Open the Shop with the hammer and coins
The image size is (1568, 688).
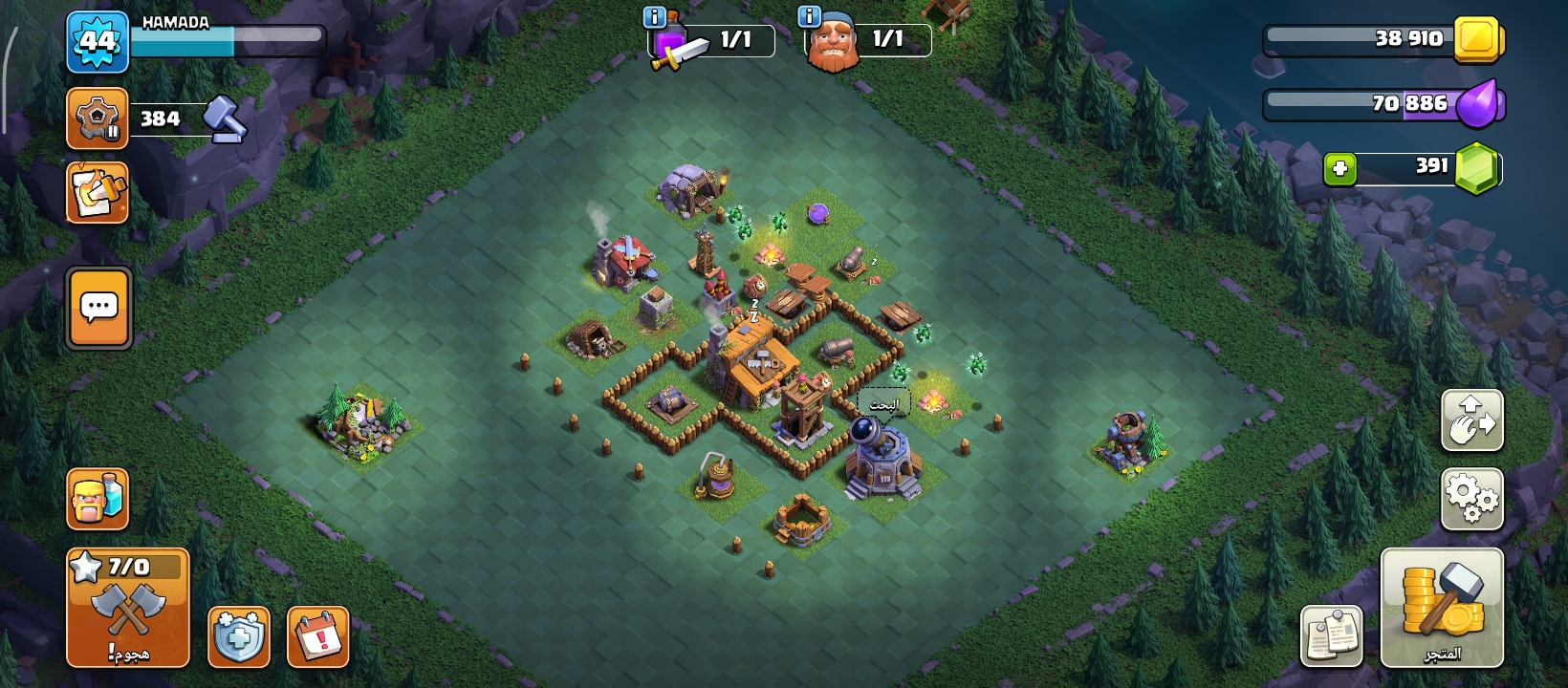pyautogui.click(x=1442, y=608)
